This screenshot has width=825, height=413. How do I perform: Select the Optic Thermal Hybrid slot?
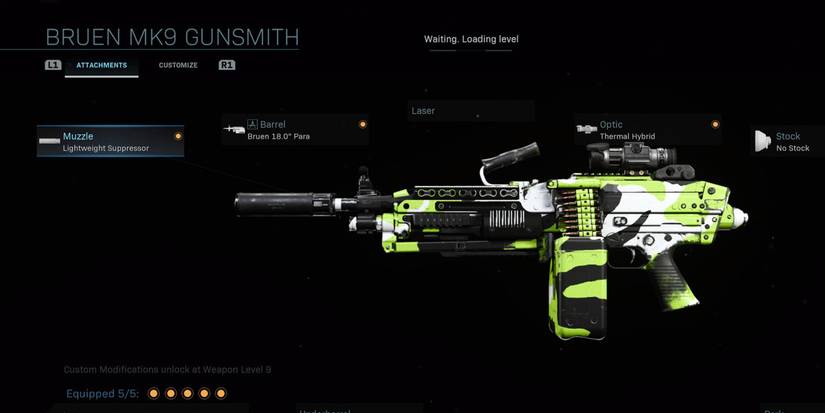pos(647,130)
